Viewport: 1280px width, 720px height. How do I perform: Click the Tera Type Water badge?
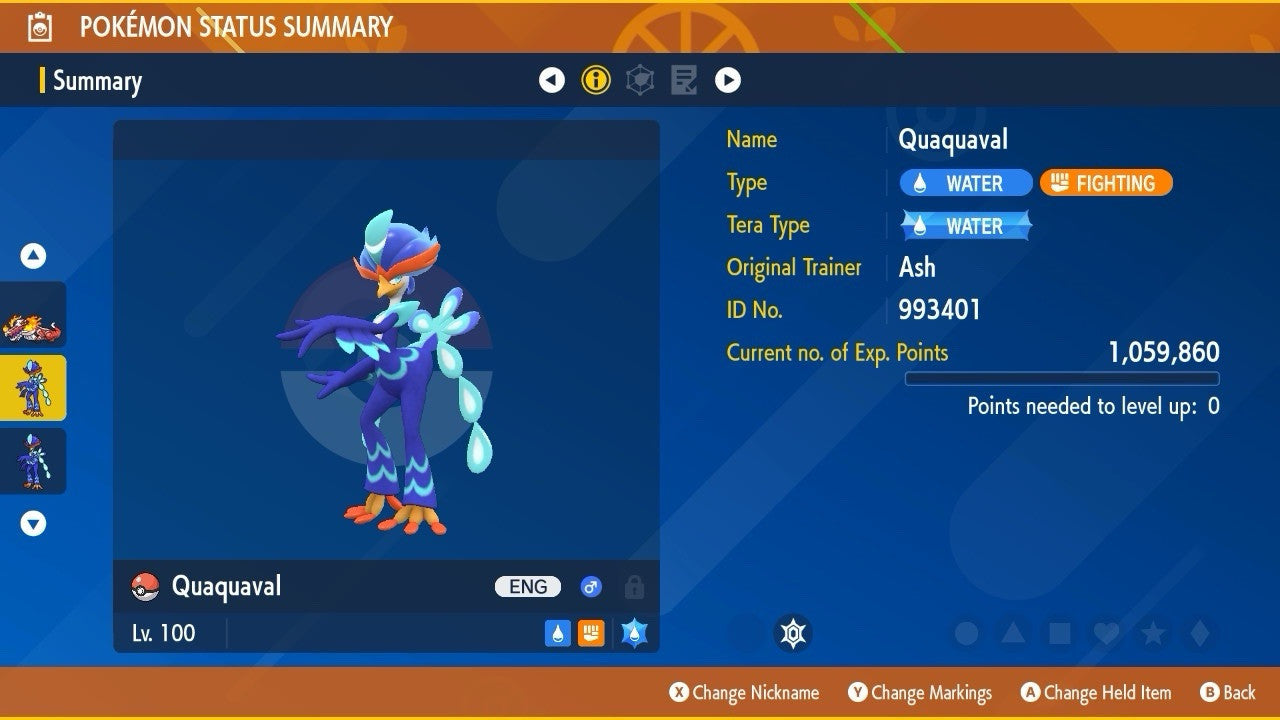[x=966, y=226]
